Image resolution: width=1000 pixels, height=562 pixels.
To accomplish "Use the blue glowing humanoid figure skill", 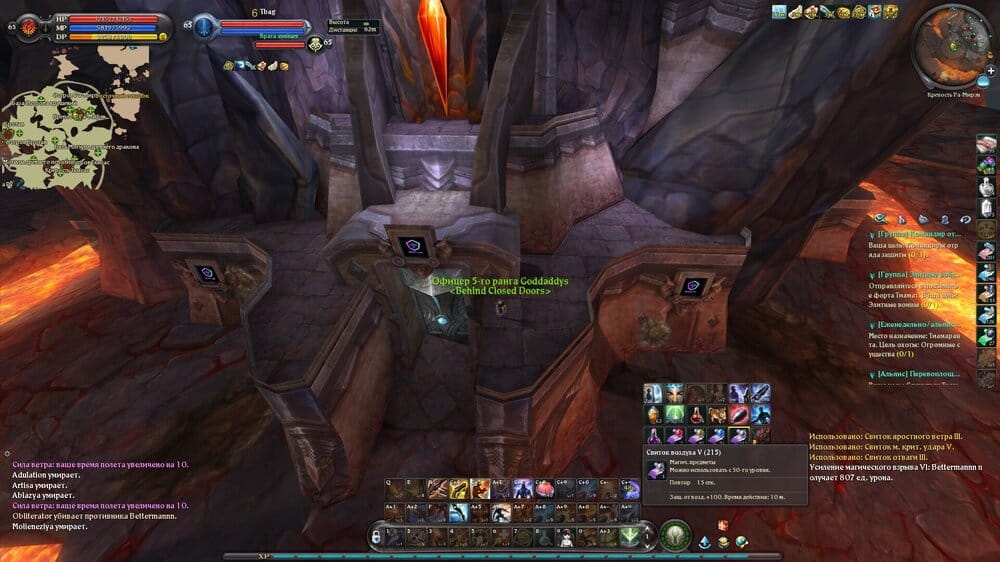I will point(523,489).
